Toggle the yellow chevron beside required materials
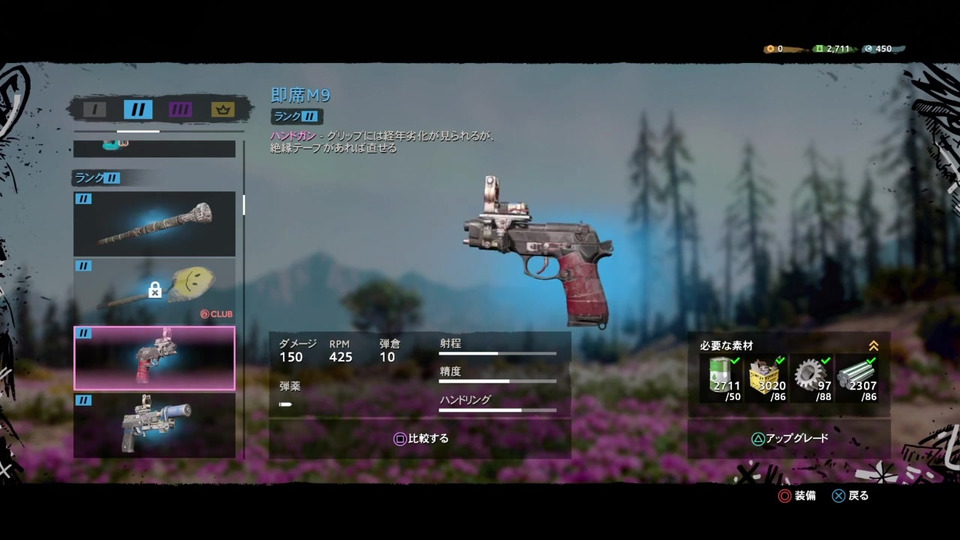This screenshot has width=960, height=540. coord(874,346)
